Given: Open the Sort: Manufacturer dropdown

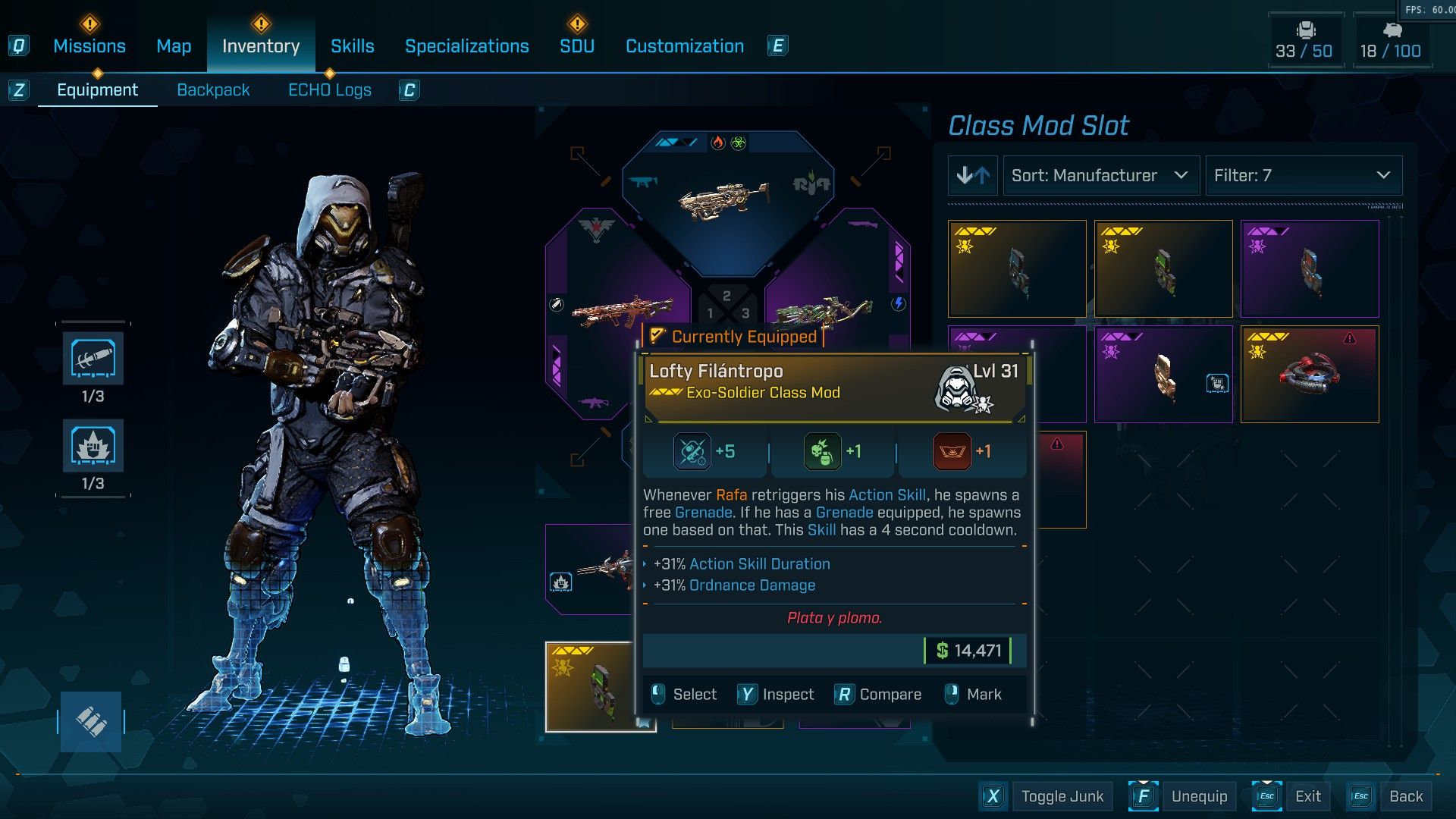Looking at the screenshot, I should (1100, 176).
